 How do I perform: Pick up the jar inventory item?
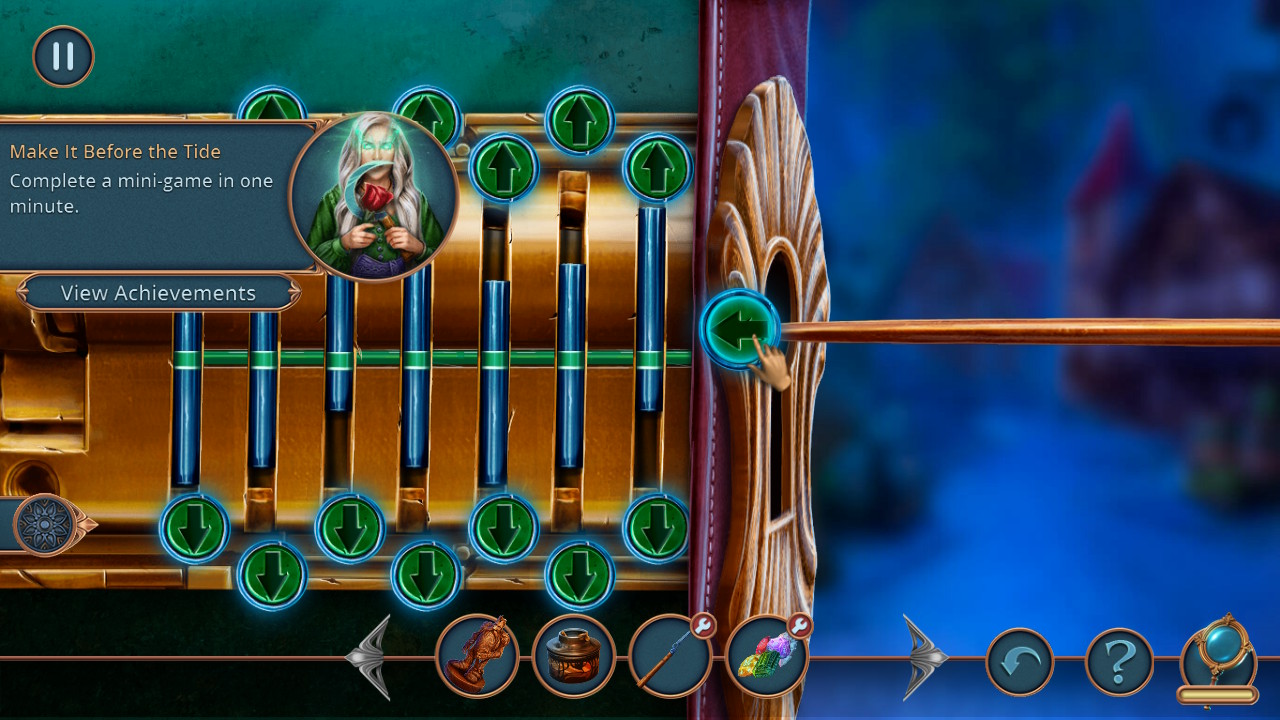tap(575, 657)
